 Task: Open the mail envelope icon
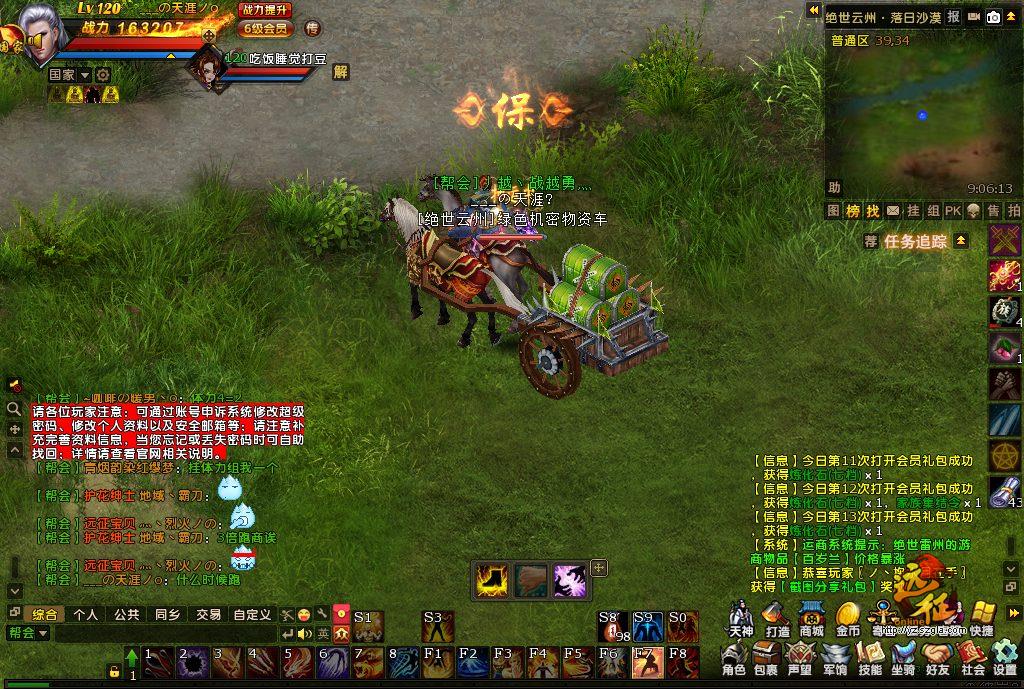coord(894,211)
